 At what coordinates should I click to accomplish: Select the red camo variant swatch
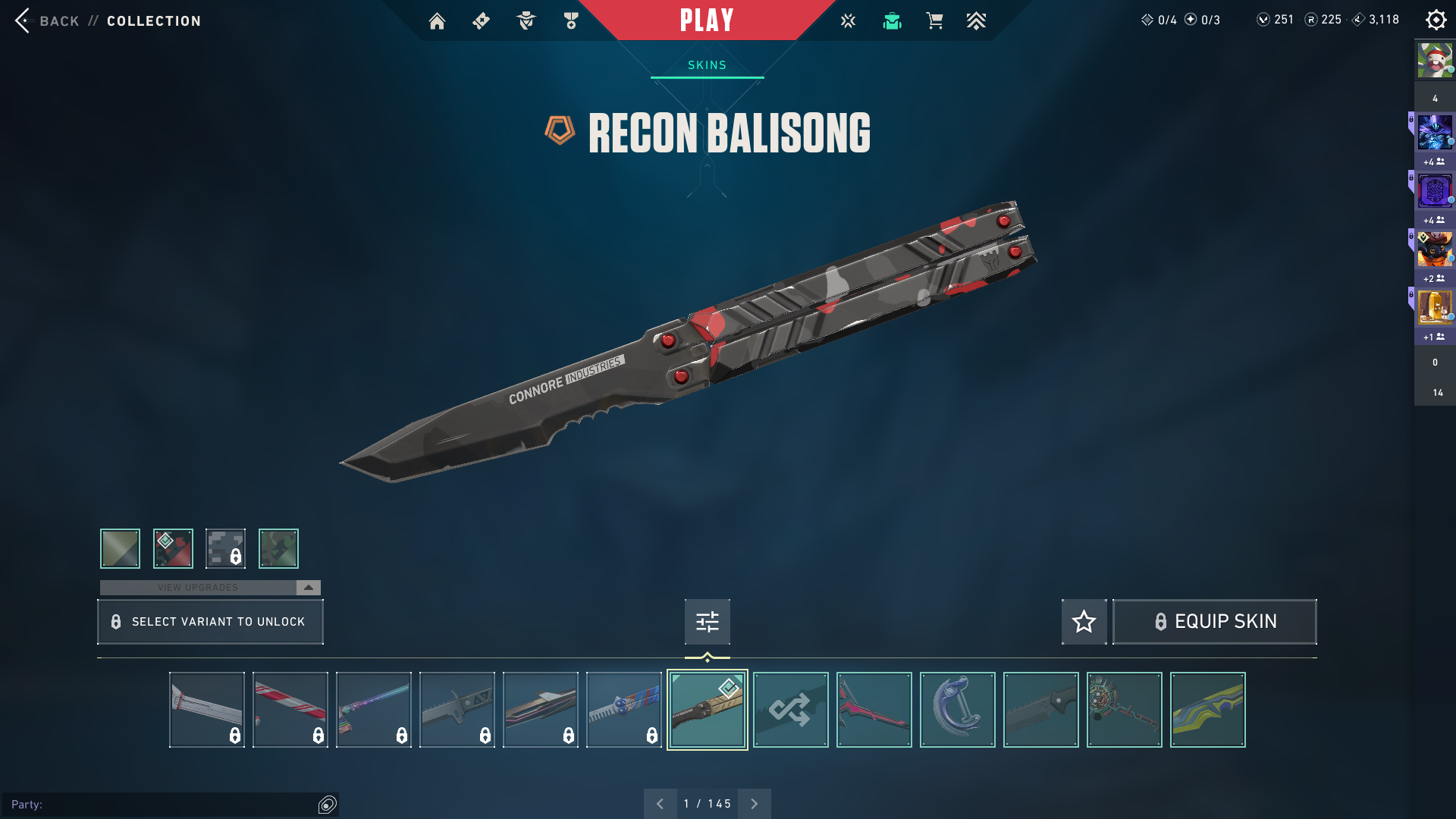click(173, 548)
